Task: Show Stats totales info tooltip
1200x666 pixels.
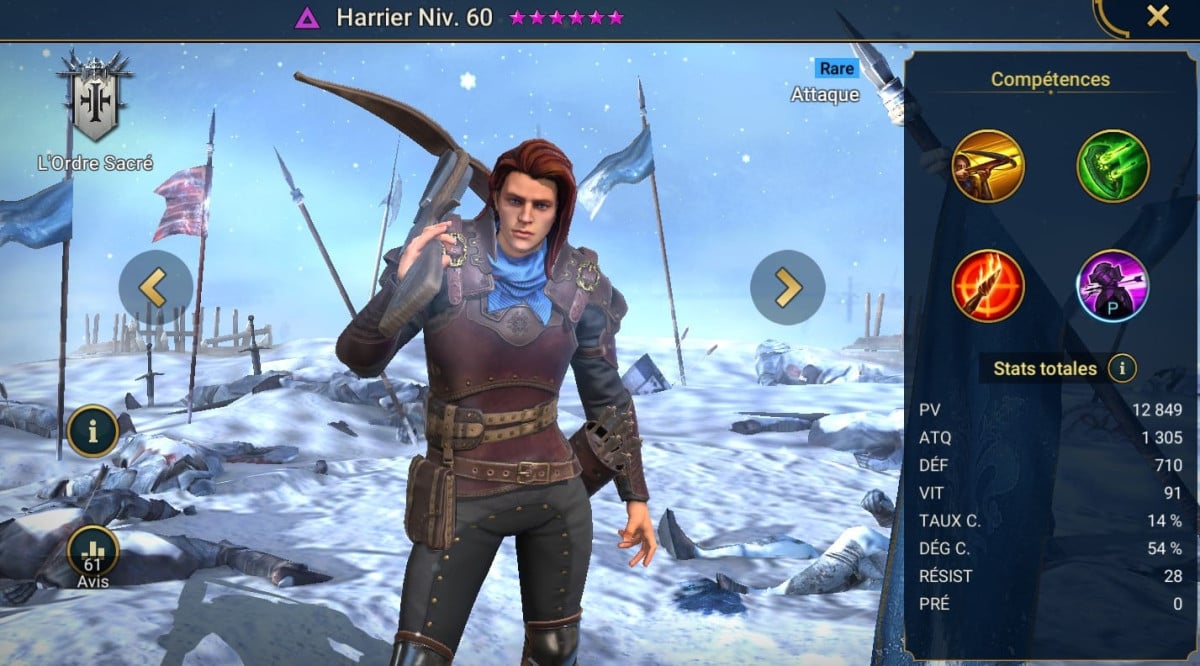Action: (1122, 369)
